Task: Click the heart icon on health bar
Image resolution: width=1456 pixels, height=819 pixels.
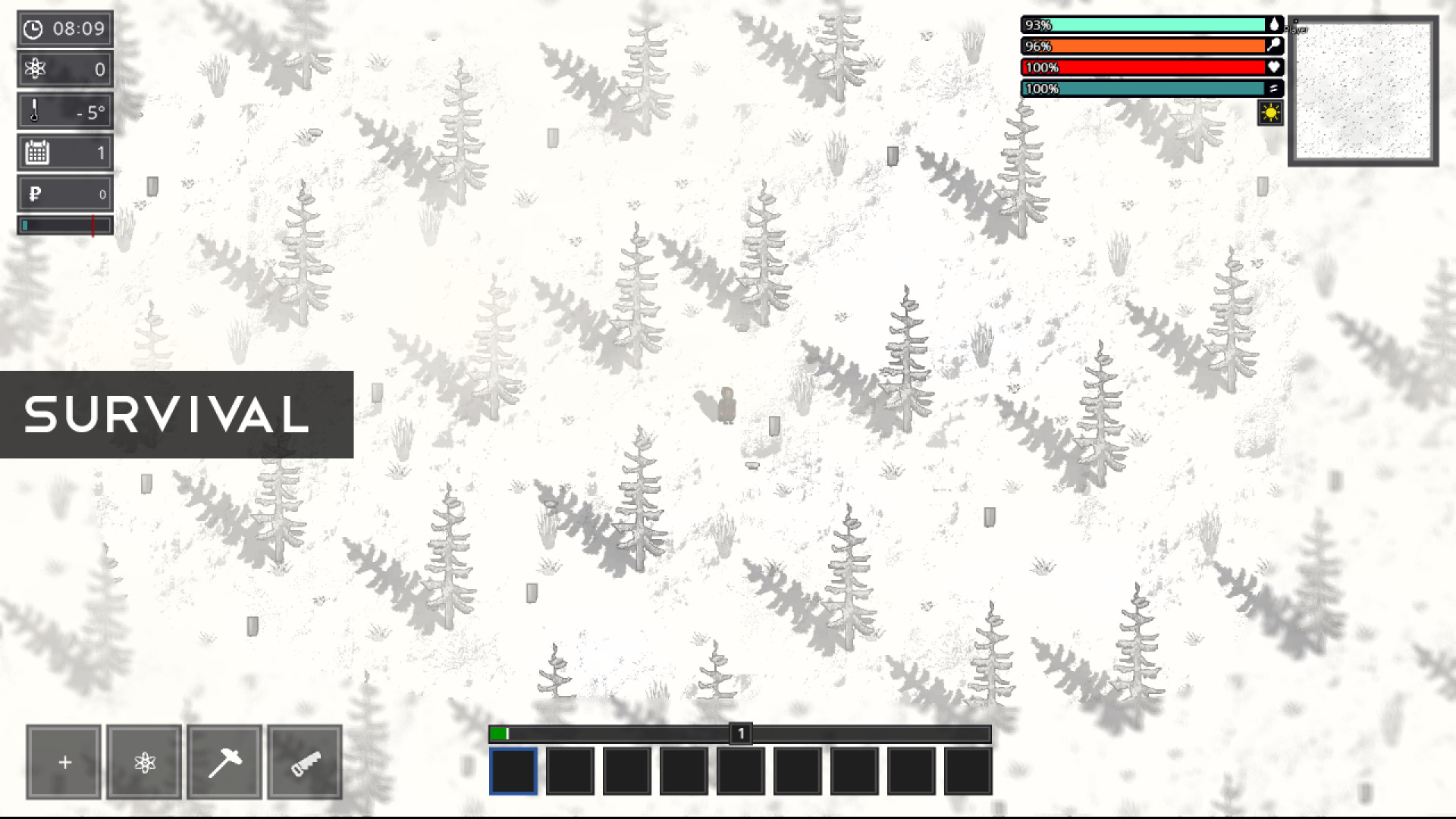Action: [1276, 67]
